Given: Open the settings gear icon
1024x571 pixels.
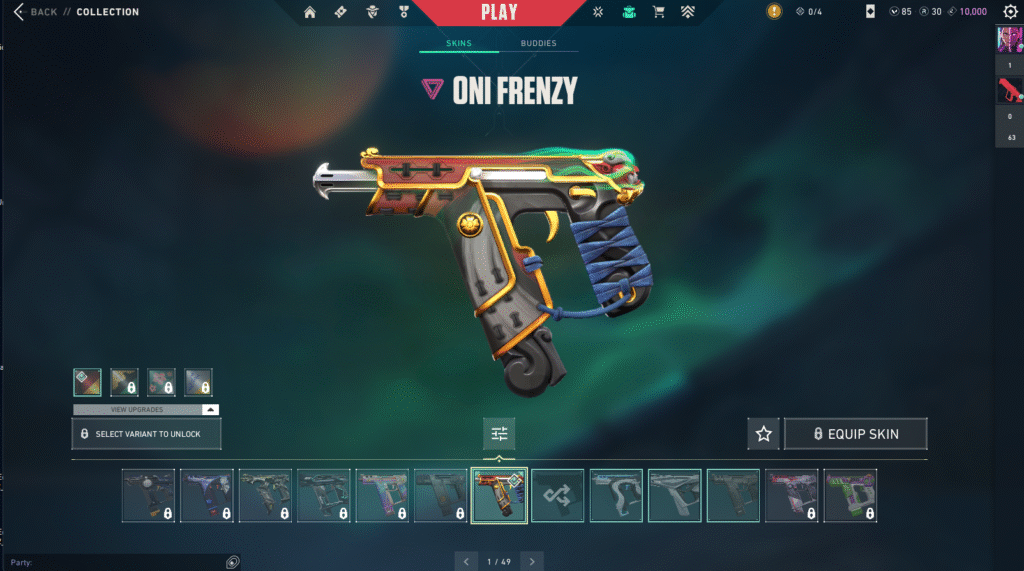Looking at the screenshot, I should [1010, 12].
